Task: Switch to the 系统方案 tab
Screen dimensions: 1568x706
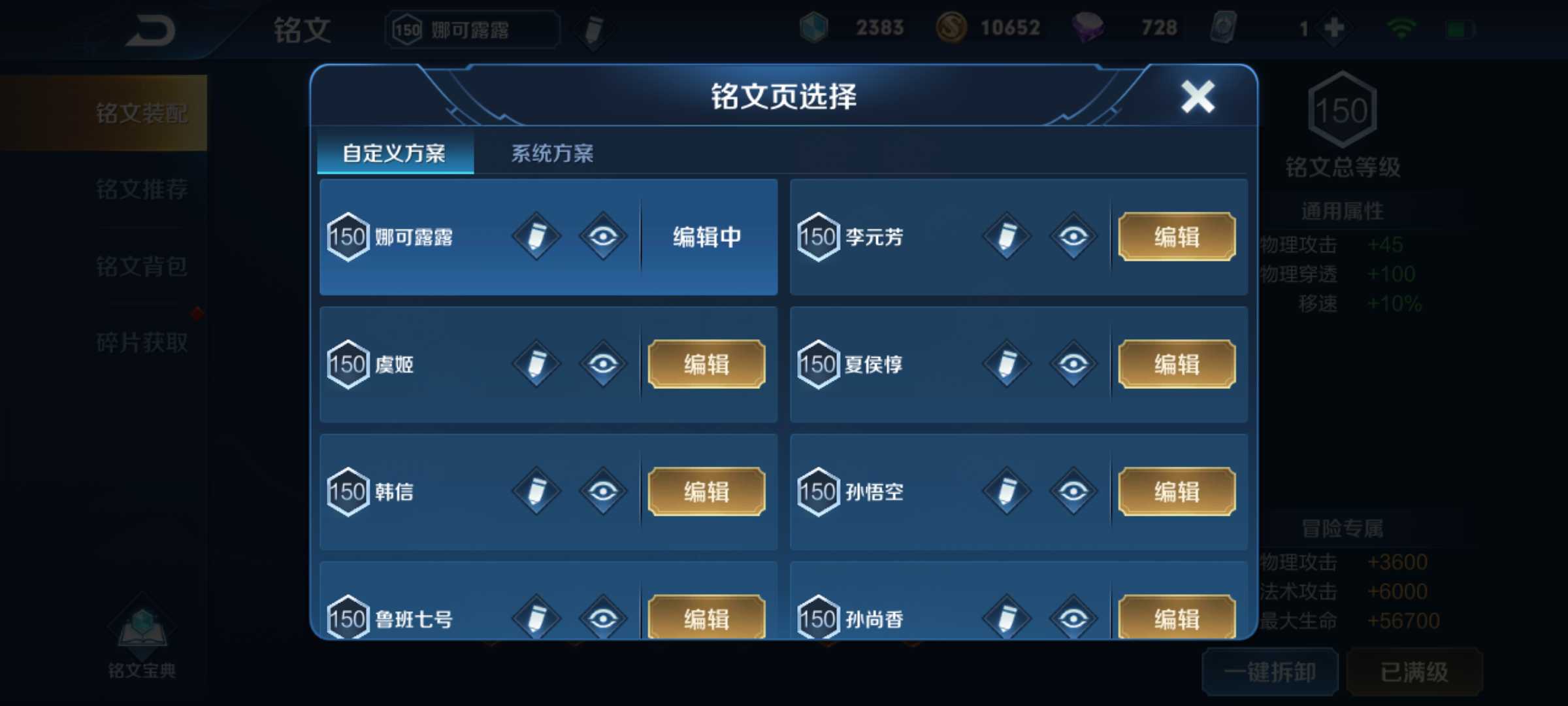Action: (x=553, y=152)
